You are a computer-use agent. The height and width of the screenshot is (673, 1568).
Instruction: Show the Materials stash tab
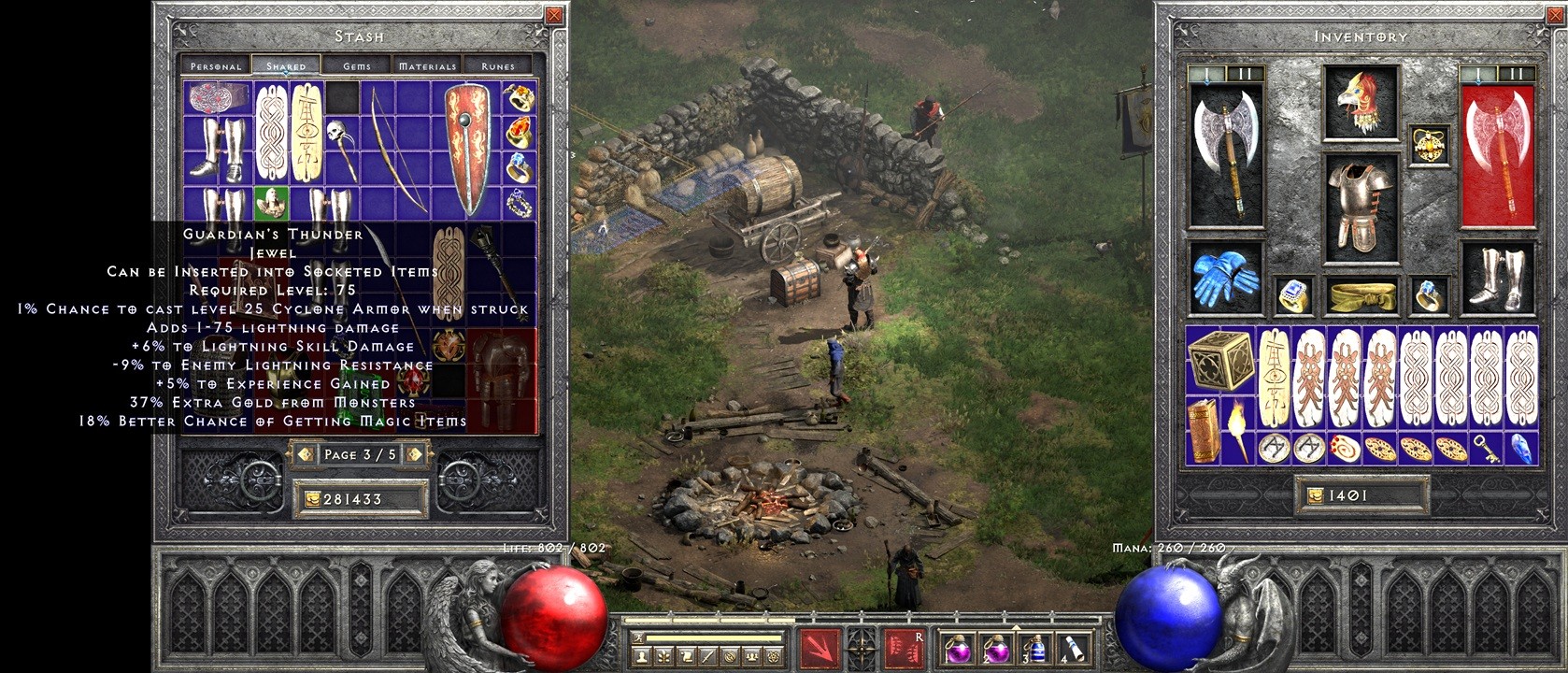[x=427, y=65]
